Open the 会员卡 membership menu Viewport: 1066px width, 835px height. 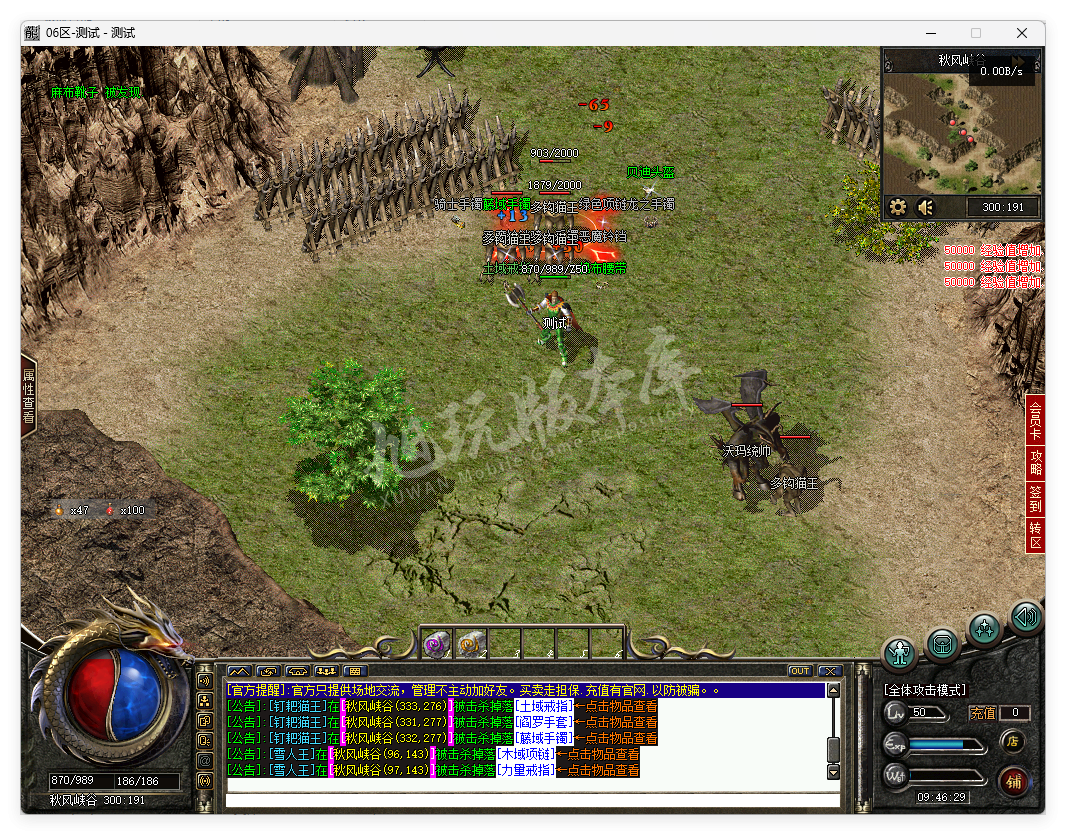pyautogui.click(x=1035, y=420)
